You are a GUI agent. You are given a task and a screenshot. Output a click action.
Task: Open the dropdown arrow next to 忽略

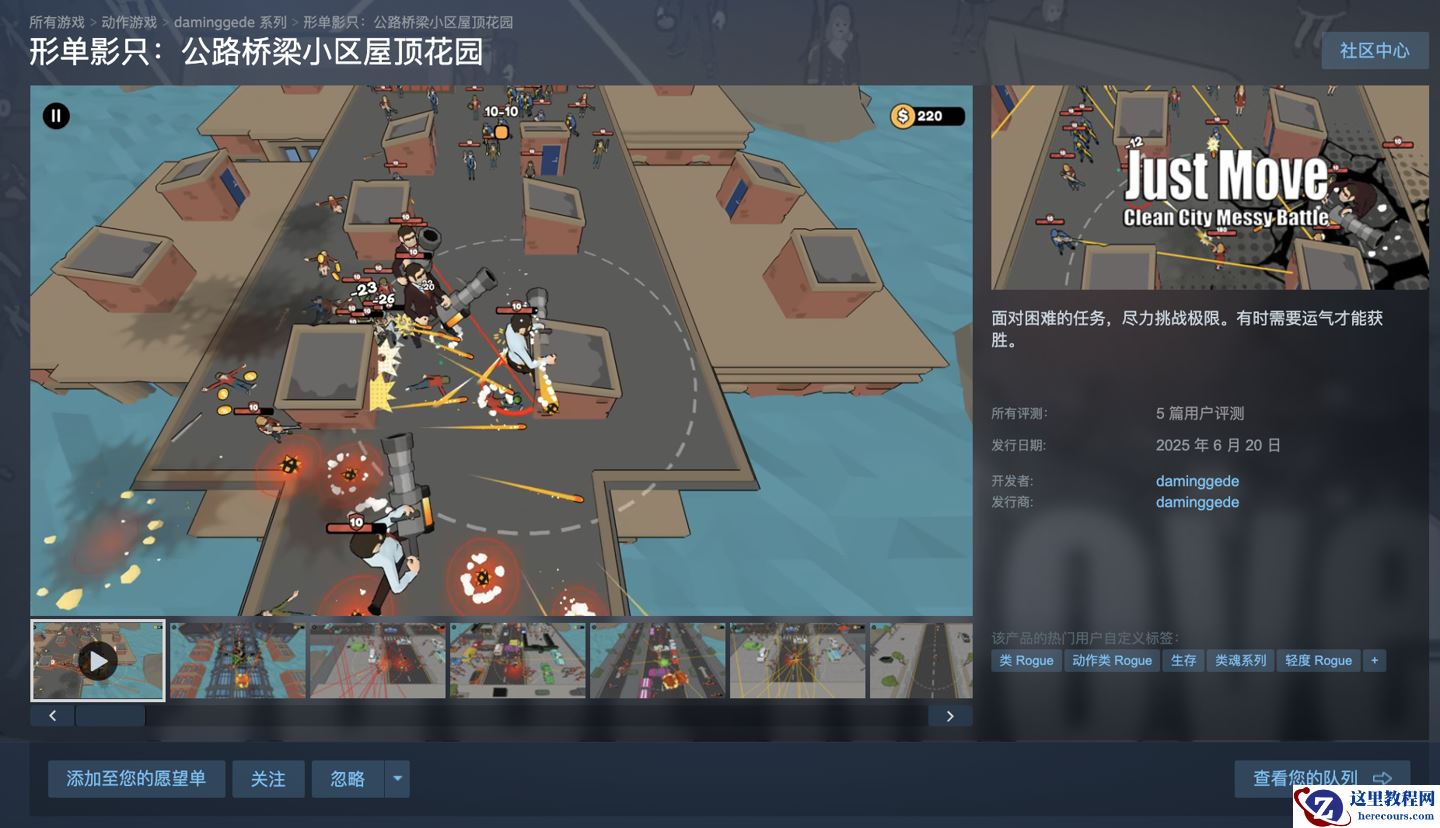[x=399, y=778]
